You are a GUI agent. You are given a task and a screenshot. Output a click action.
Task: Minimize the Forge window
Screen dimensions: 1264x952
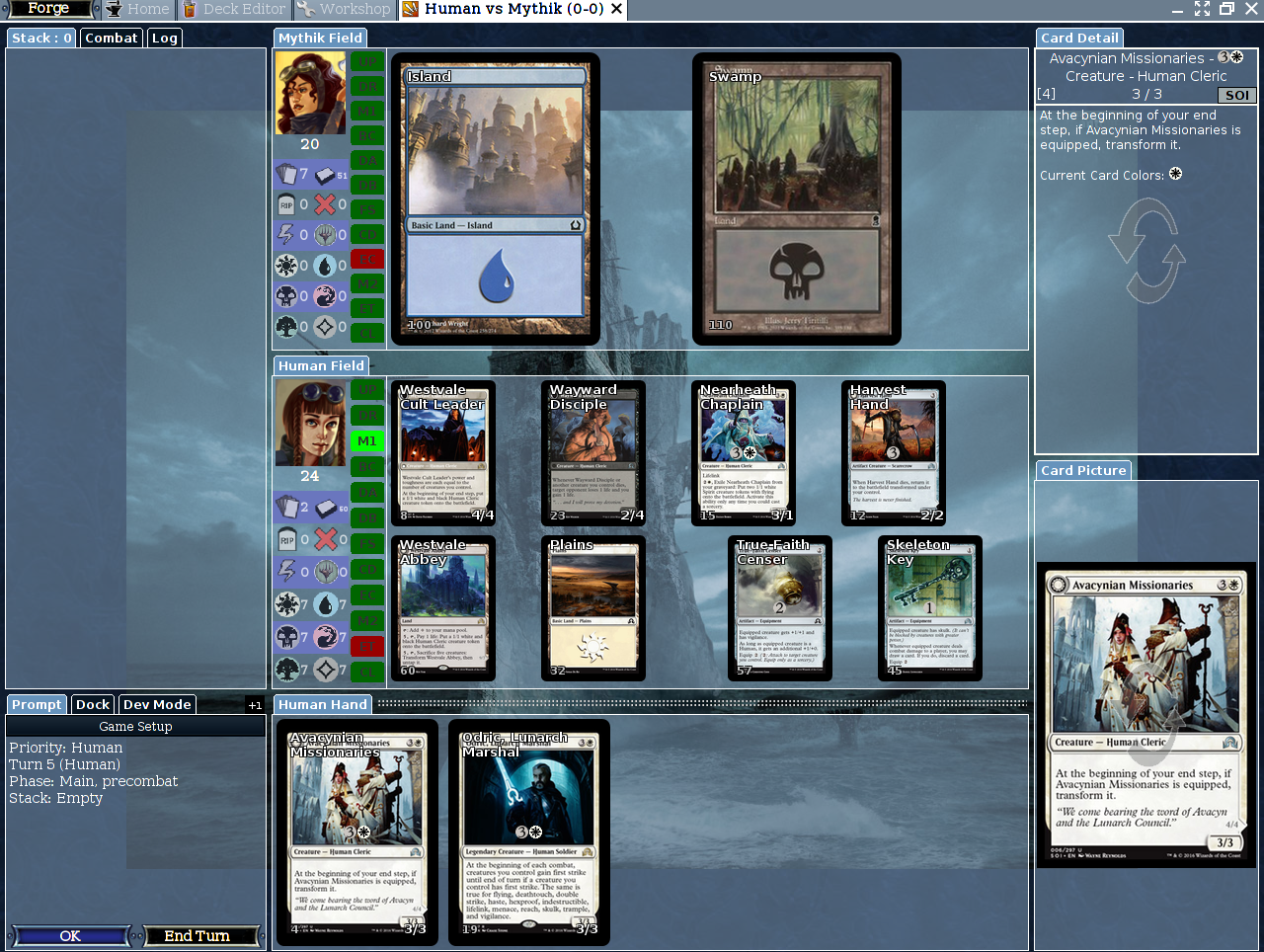click(1177, 9)
